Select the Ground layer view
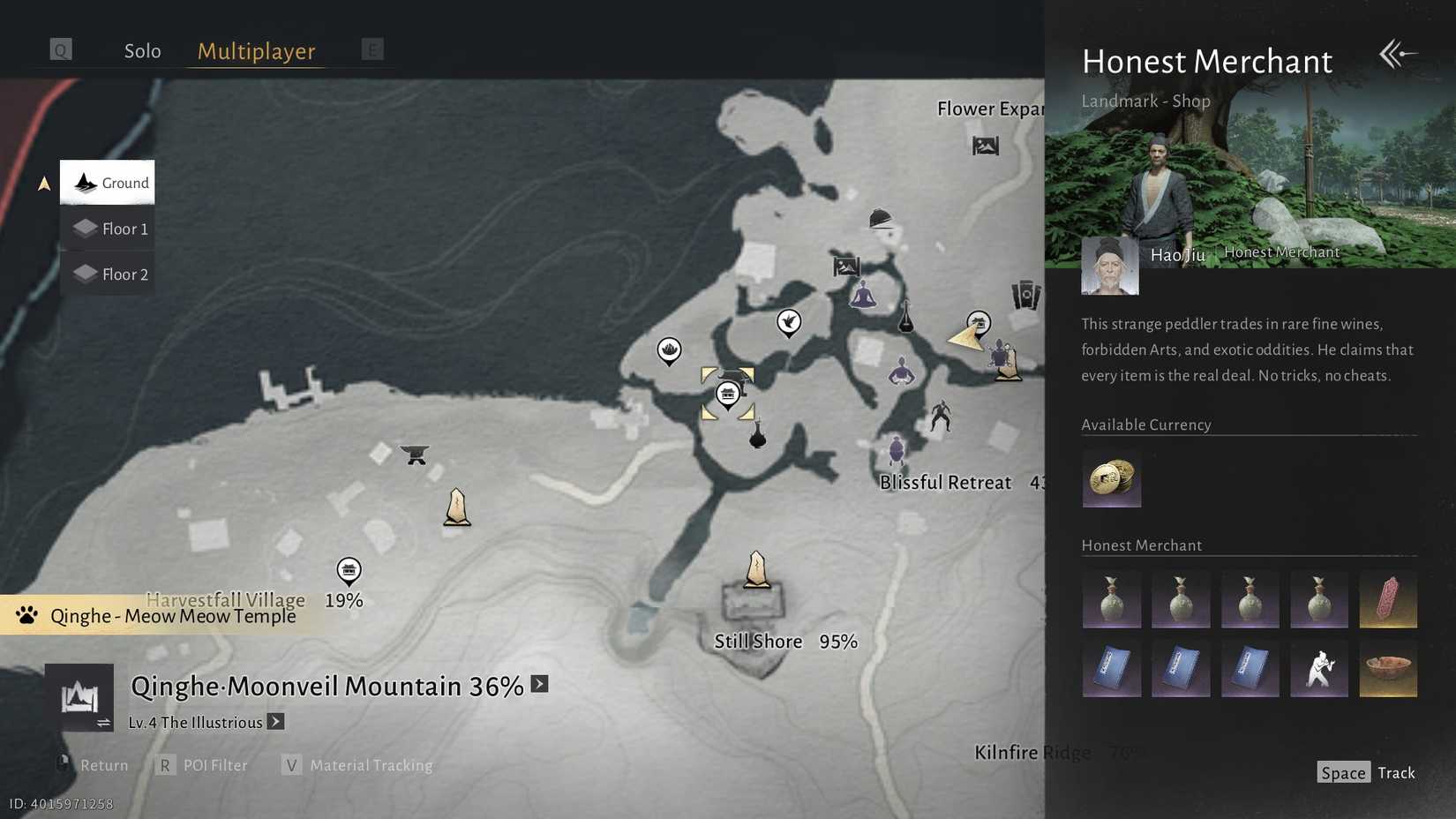This screenshot has height=819, width=1456. [x=108, y=183]
